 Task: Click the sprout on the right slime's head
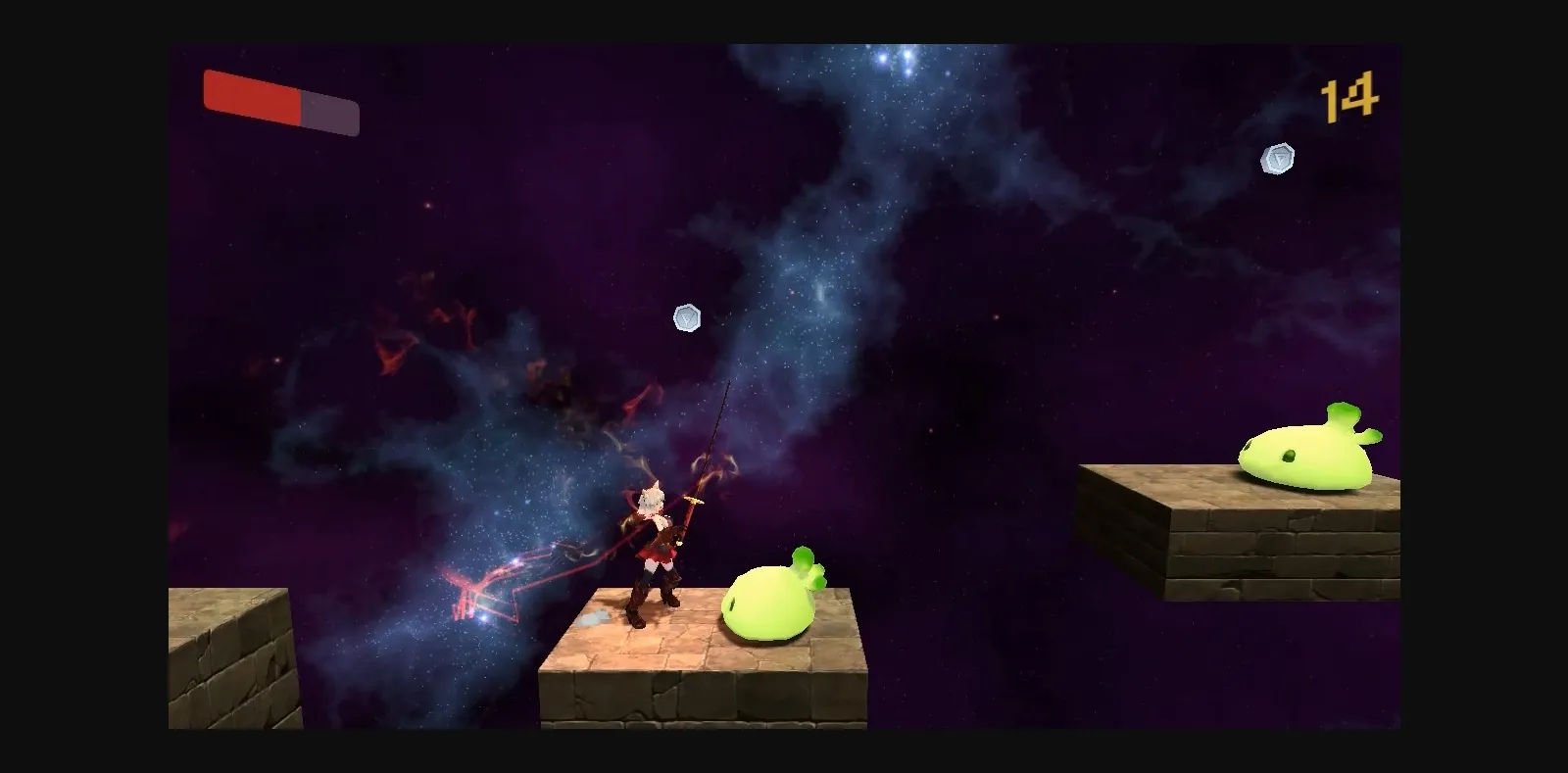(1345, 413)
